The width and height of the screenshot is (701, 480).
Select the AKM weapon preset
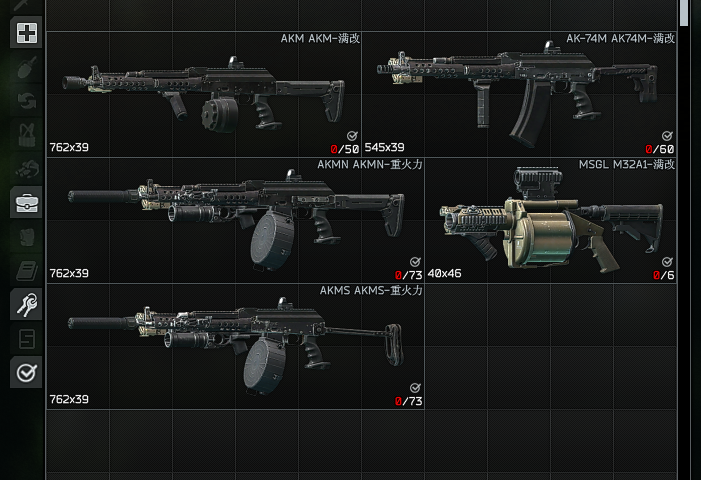tap(203, 93)
